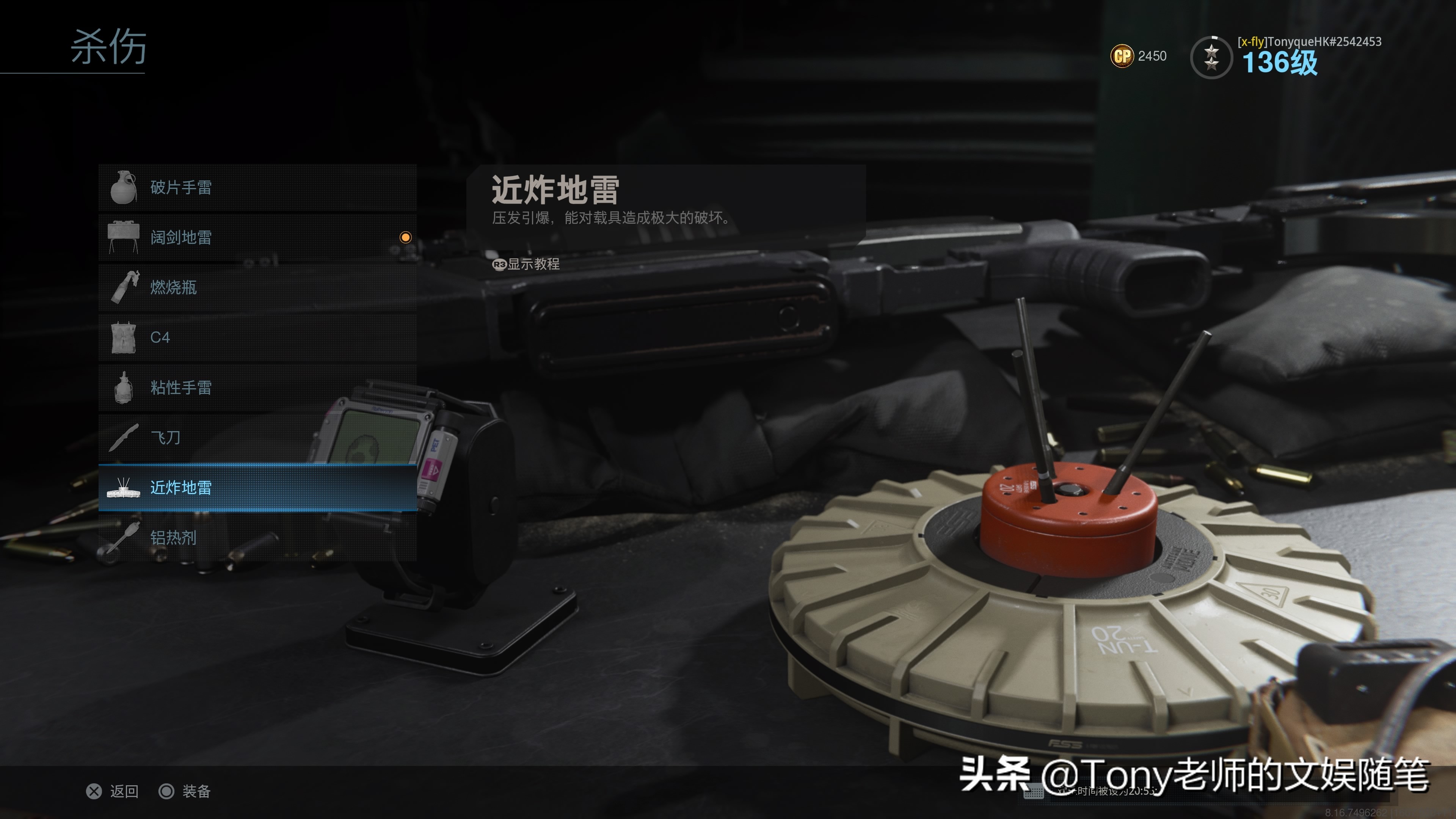Pick the C4 lethal entry
Image resolution: width=1456 pixels, height=819 pixels.
coord(257,337)
